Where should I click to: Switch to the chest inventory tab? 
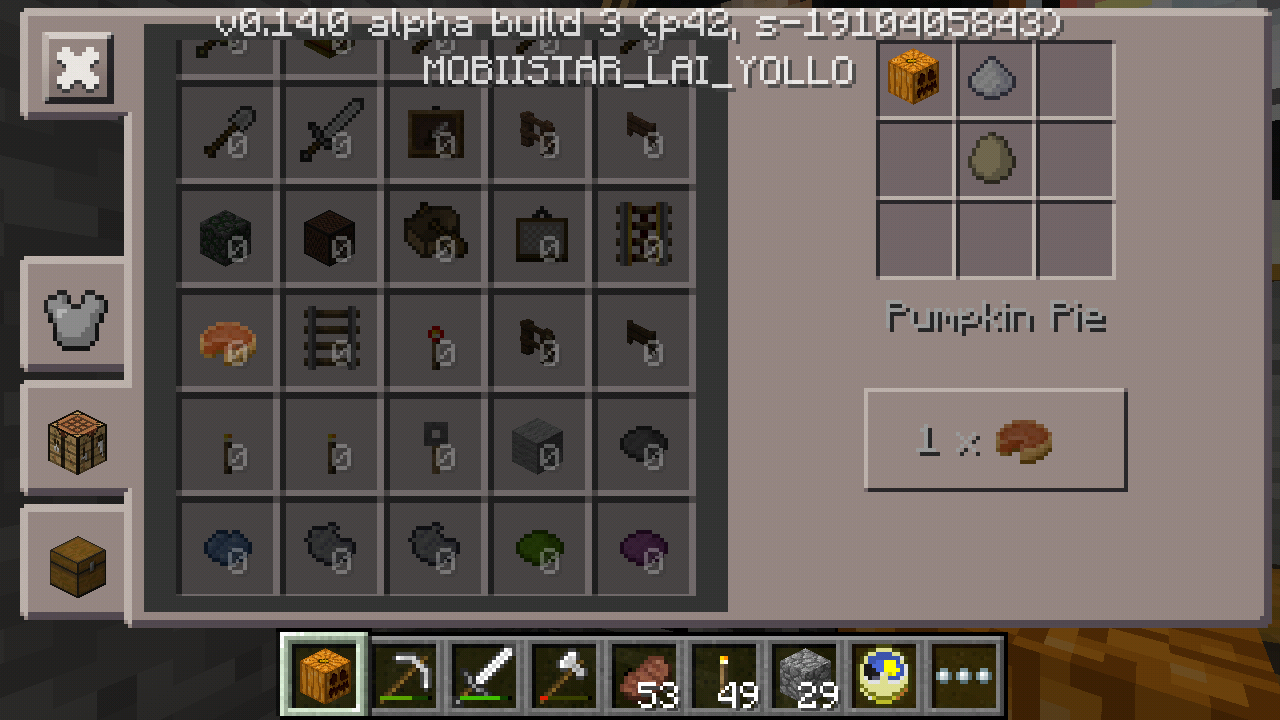77,563
